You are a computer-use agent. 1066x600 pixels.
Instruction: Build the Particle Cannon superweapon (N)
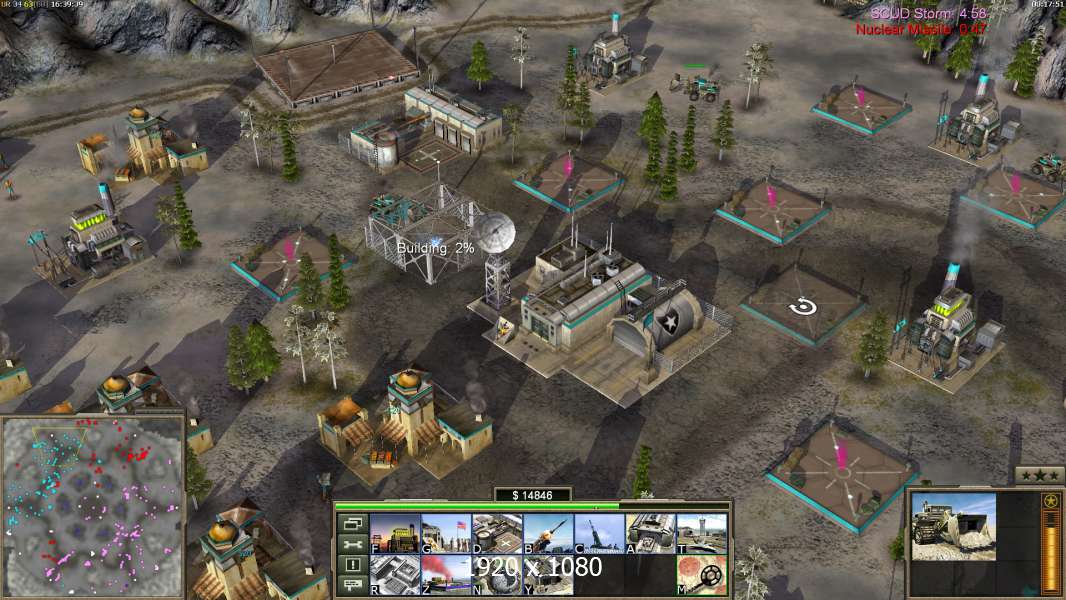[x=496, y=574]
